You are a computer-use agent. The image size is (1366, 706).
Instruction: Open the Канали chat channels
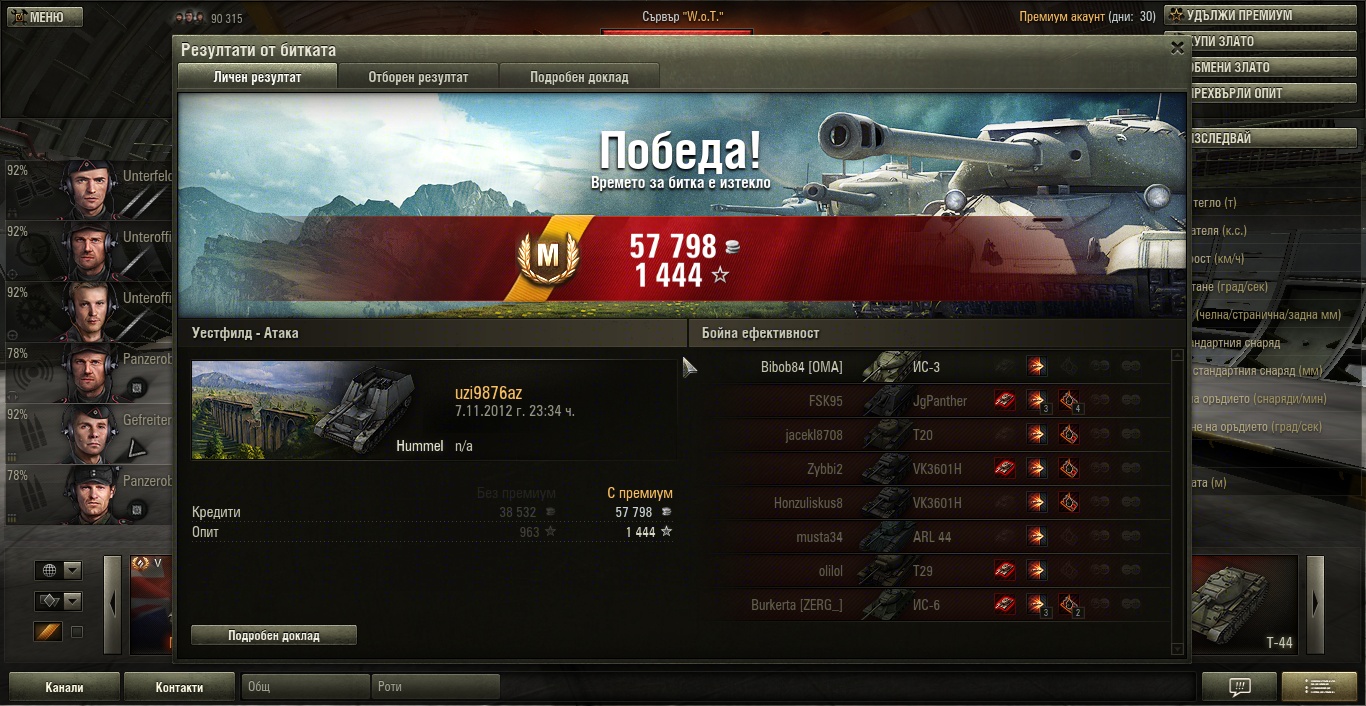pos(64,687)
